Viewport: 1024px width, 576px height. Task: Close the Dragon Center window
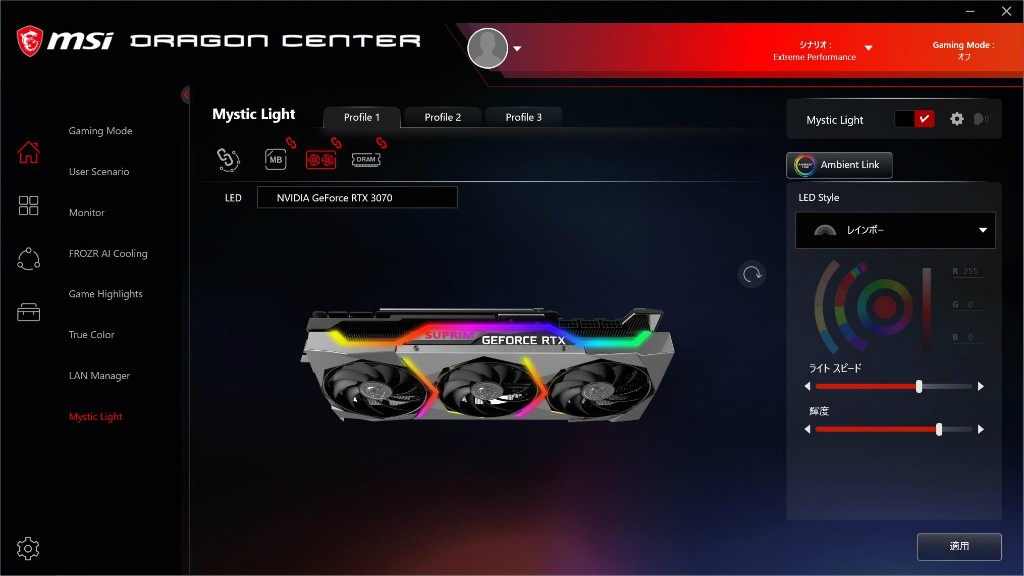1006,11
